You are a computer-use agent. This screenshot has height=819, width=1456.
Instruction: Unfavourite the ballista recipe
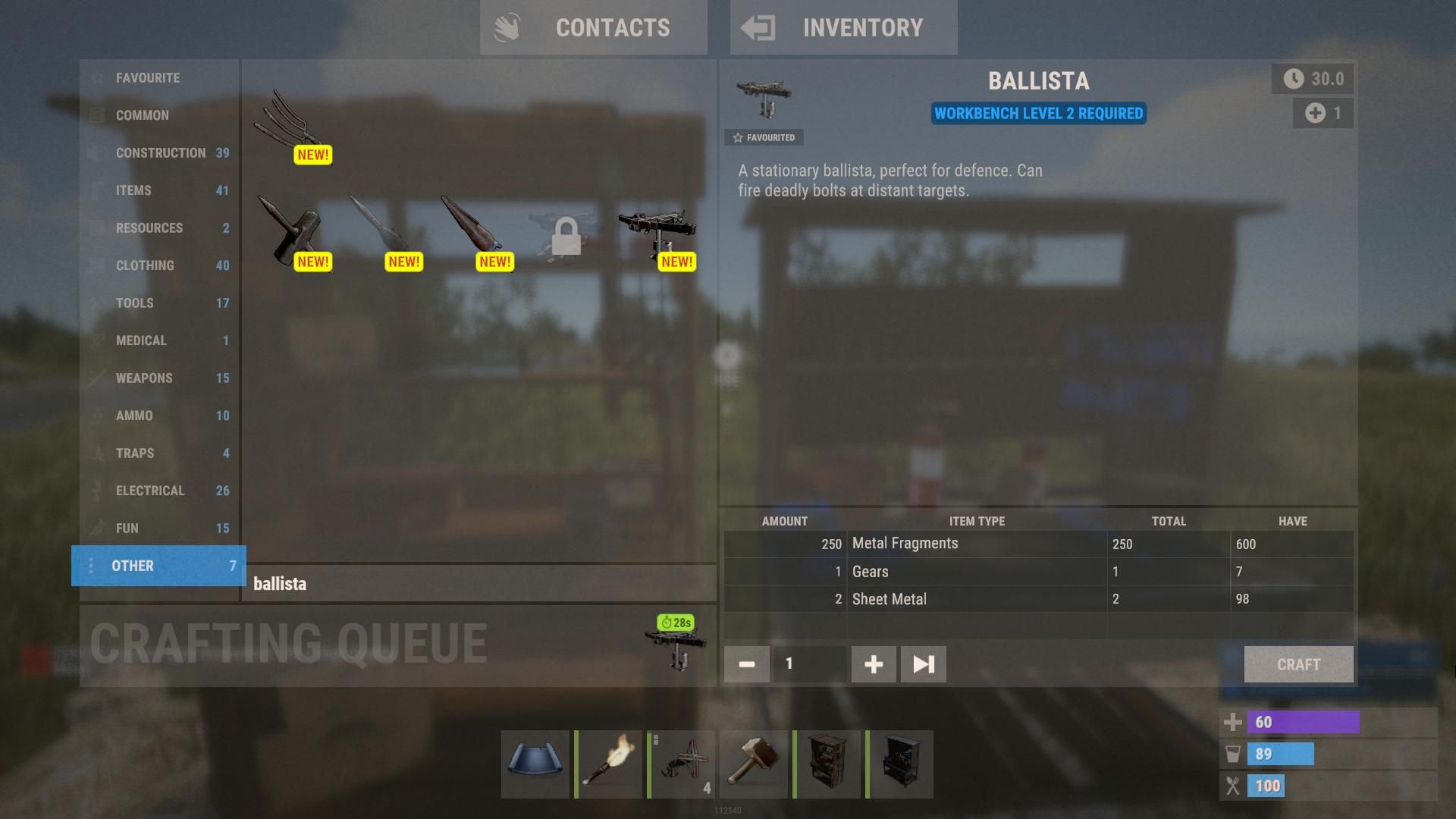point(764,137)
